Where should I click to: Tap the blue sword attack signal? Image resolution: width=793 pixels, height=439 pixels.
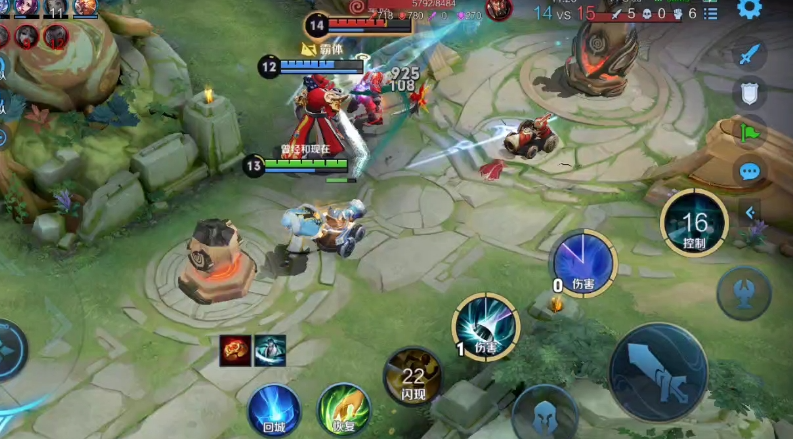pos(749,54)
